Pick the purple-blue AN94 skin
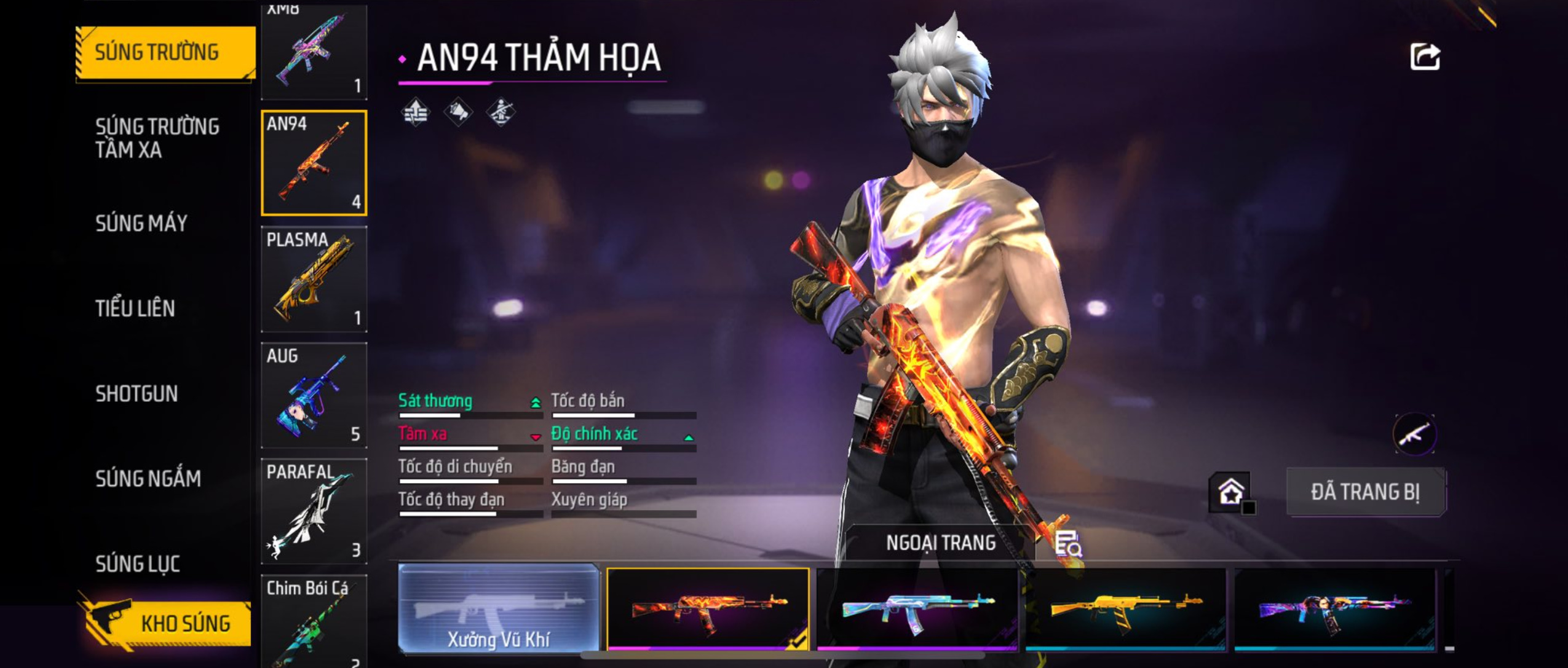This screenshot has height=668, width=1568. 1335,608
